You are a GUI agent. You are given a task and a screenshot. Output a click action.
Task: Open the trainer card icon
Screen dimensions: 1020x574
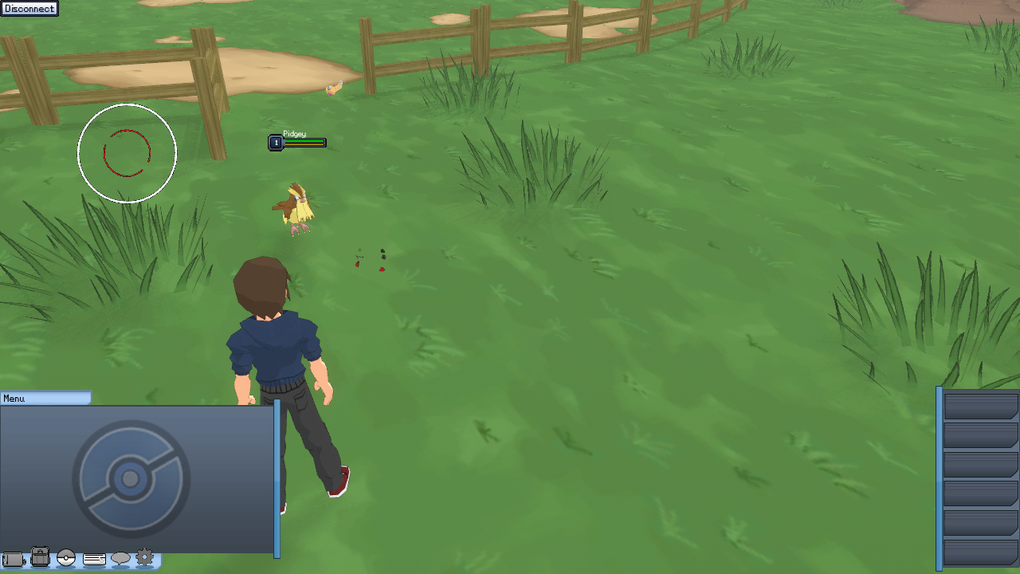pos(94,558)
